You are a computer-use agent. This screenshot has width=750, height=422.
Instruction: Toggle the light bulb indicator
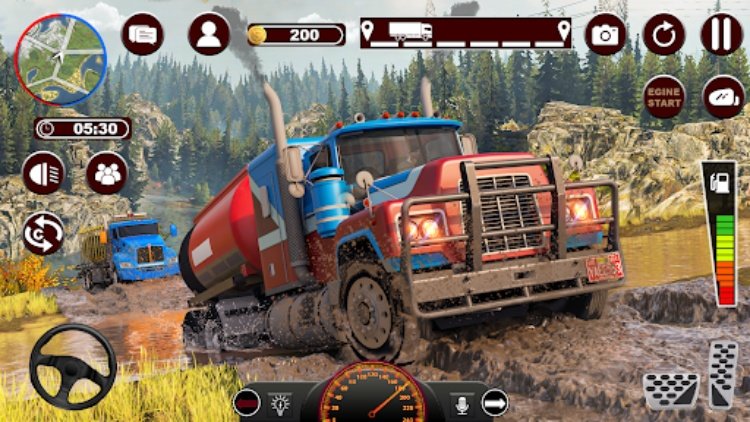278,402
